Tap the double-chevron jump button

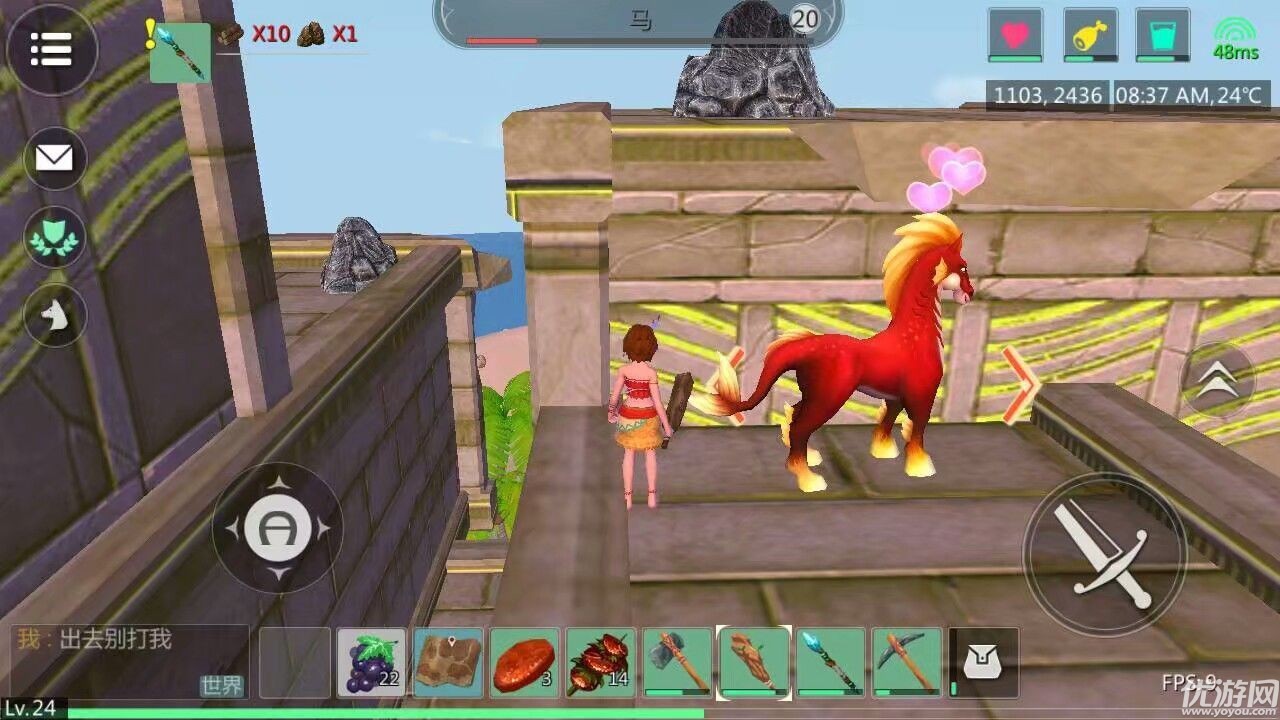(x=1217, y=380)
